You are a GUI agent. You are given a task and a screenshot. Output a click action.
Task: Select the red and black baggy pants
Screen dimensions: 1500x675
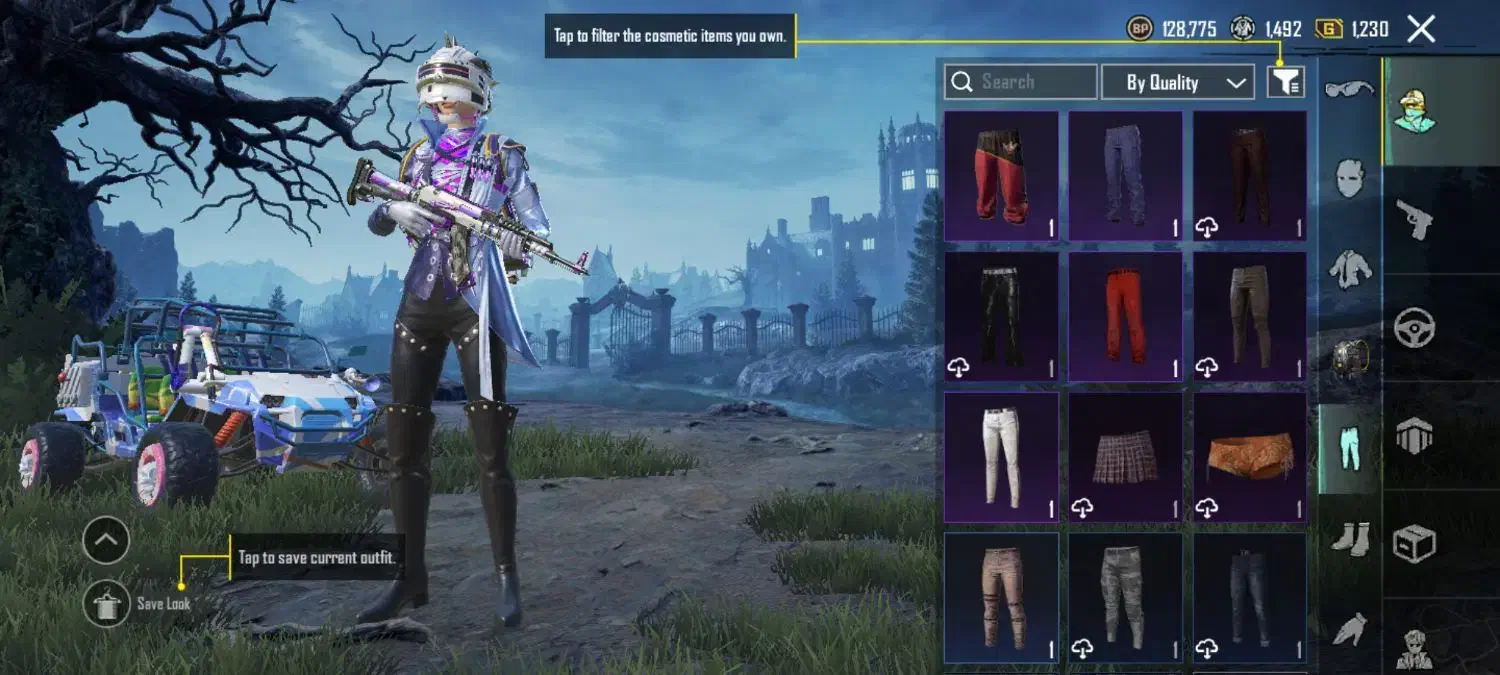1001,176
